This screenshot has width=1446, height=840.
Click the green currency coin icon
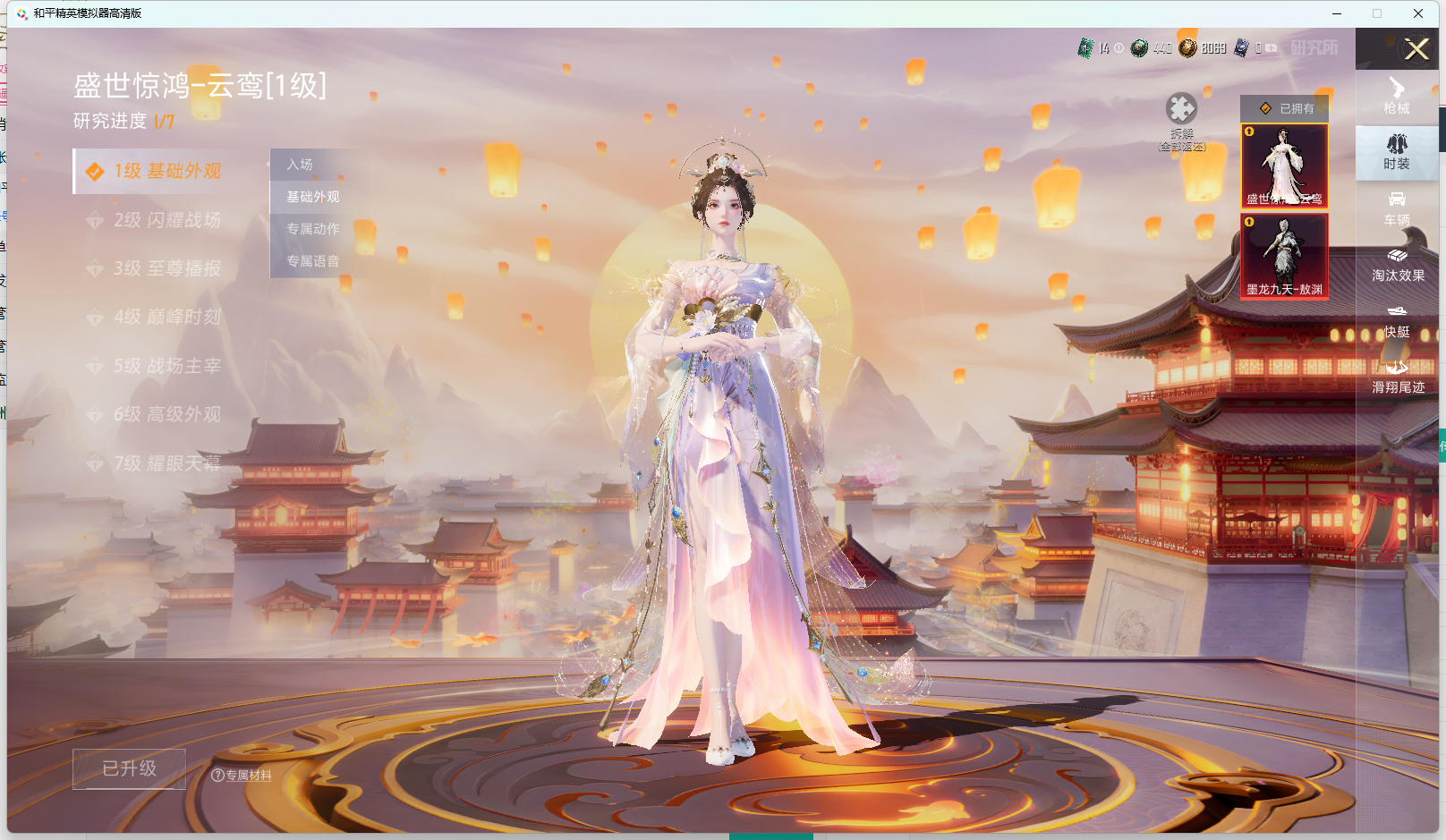[x=1138, y=49]
